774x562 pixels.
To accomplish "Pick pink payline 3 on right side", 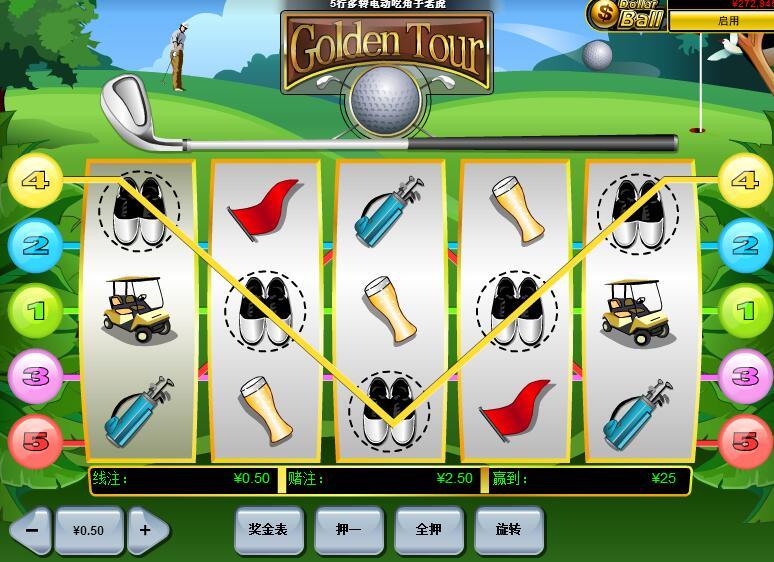I will [745, 376].
